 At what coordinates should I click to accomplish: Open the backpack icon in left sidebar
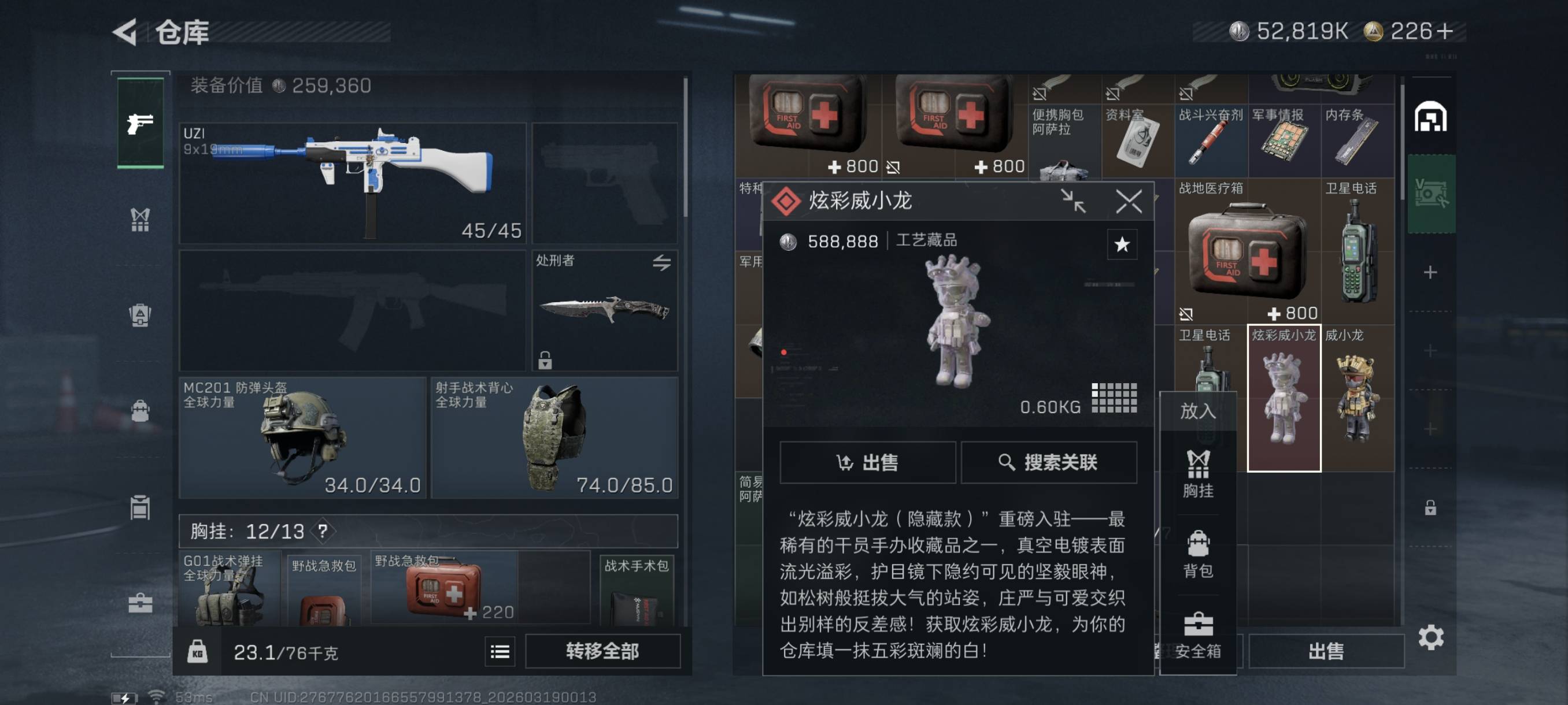click(x=139, y=411)
